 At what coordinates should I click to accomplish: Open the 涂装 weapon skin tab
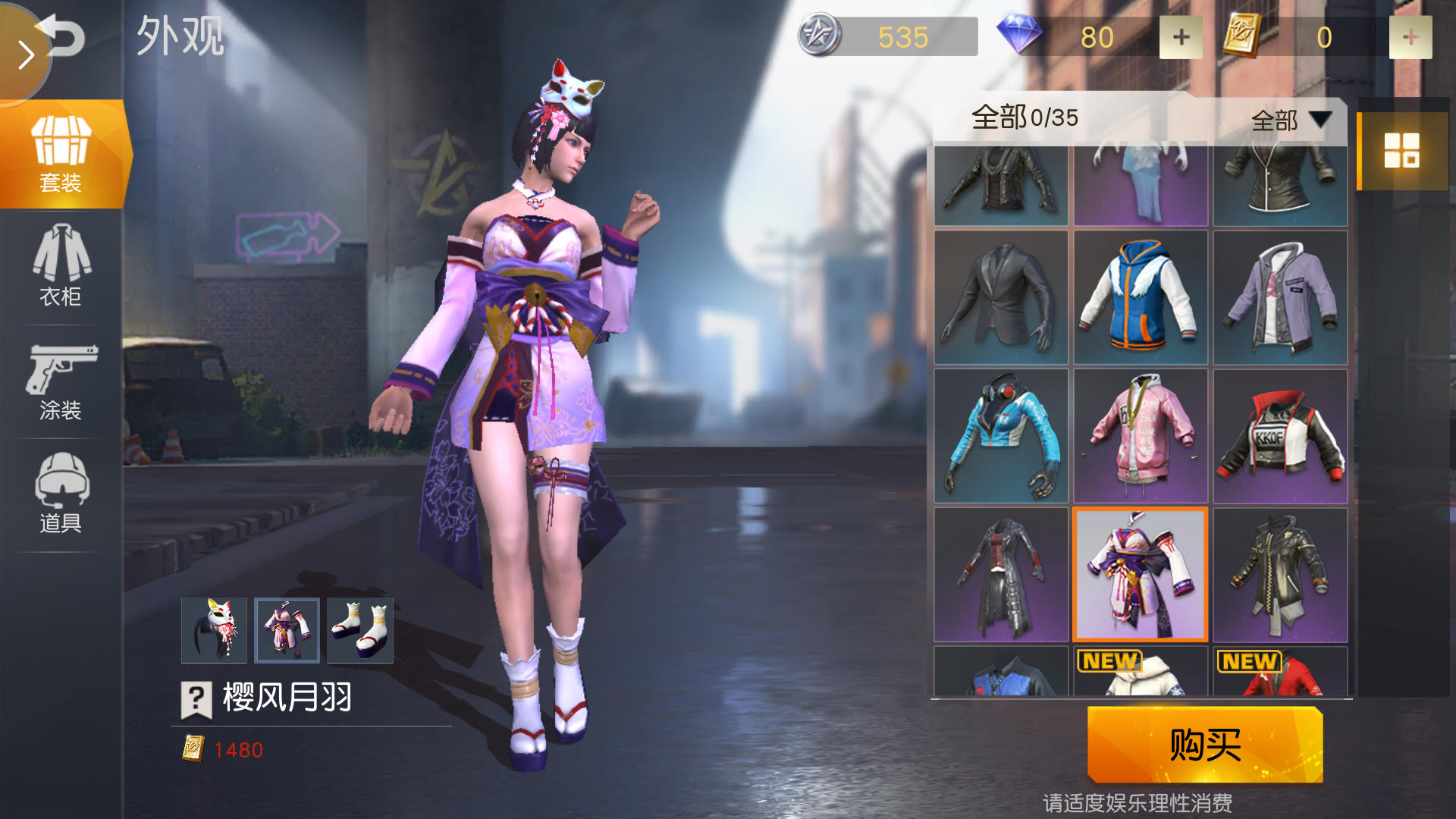pos(61,381)
